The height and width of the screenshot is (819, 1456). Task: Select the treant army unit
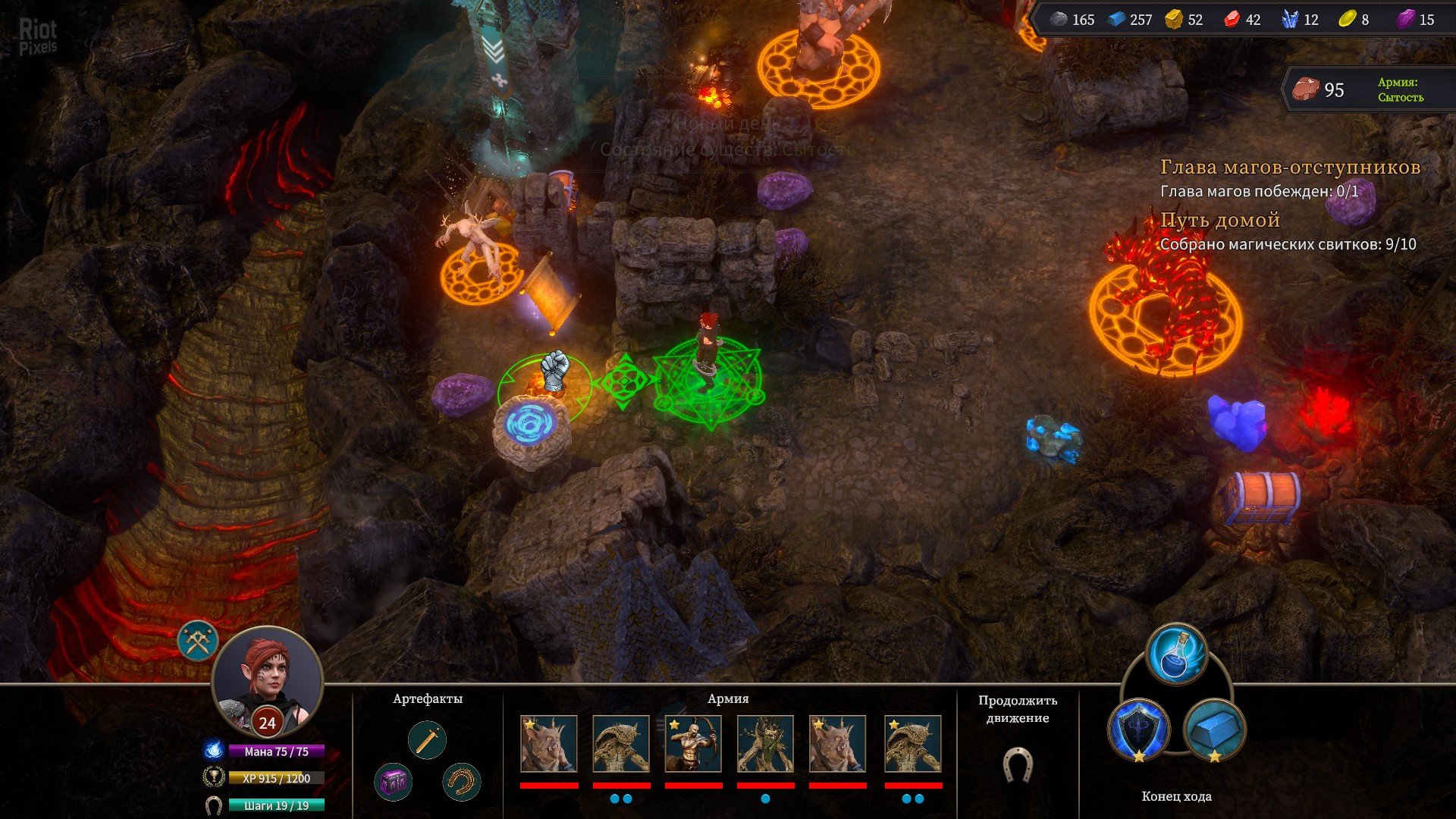tap(765, 744)
